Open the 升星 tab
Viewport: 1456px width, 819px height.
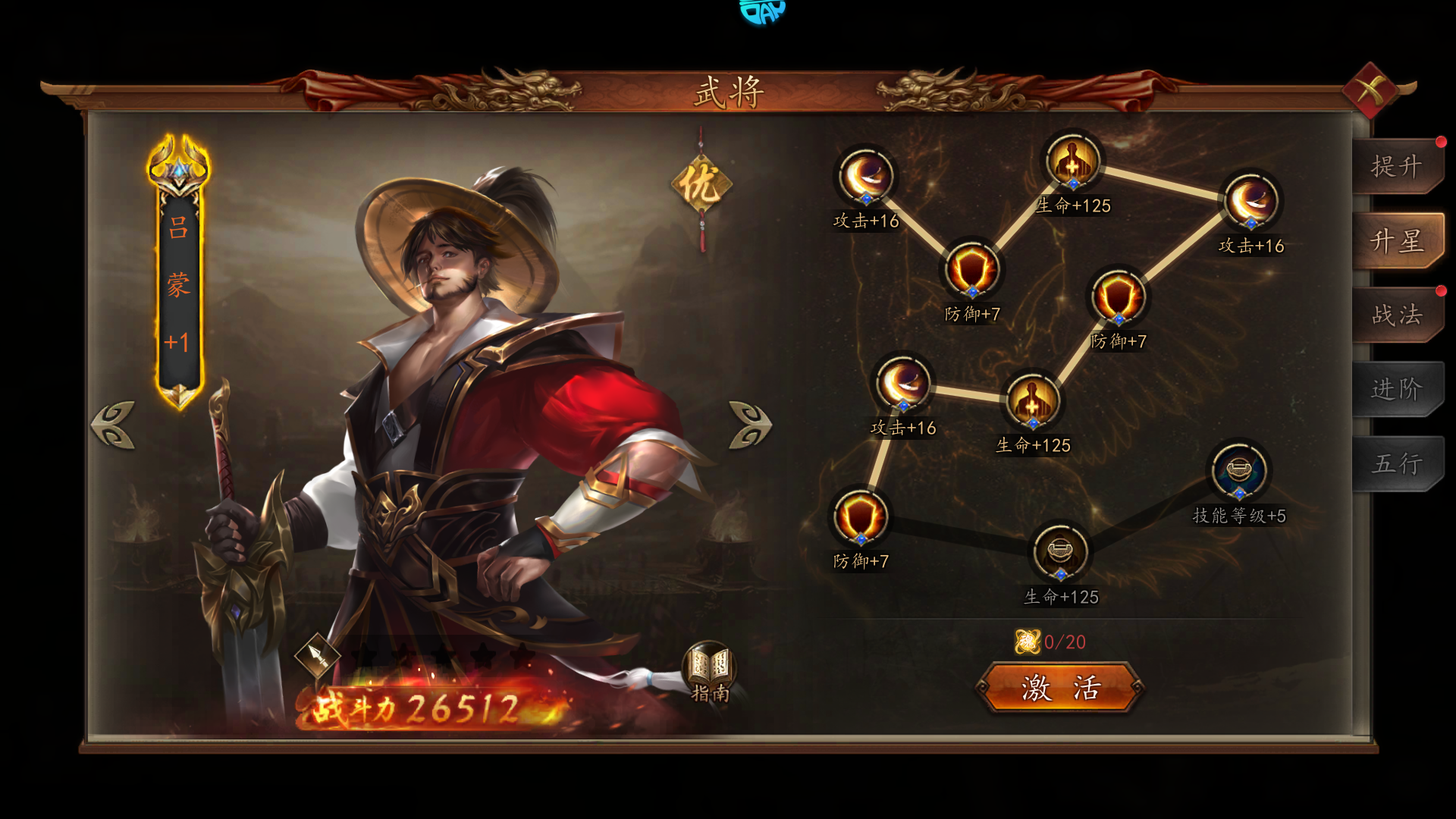click(x=1396, y=241)
